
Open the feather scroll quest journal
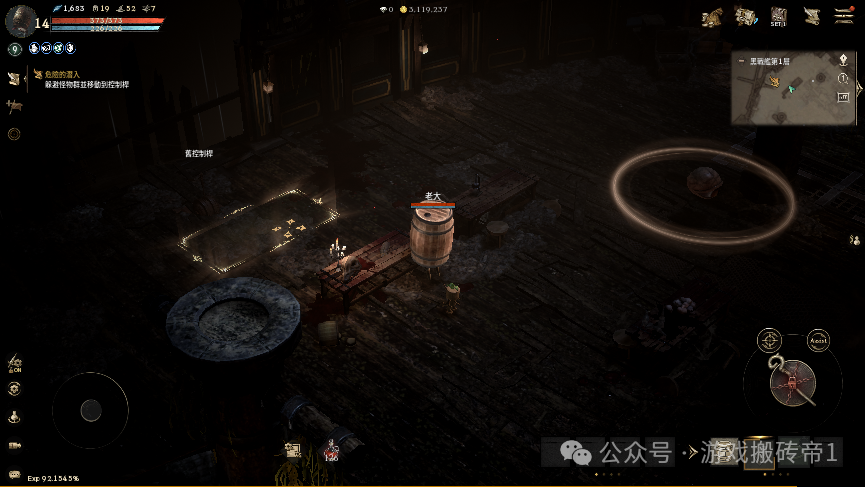point(811,16)
